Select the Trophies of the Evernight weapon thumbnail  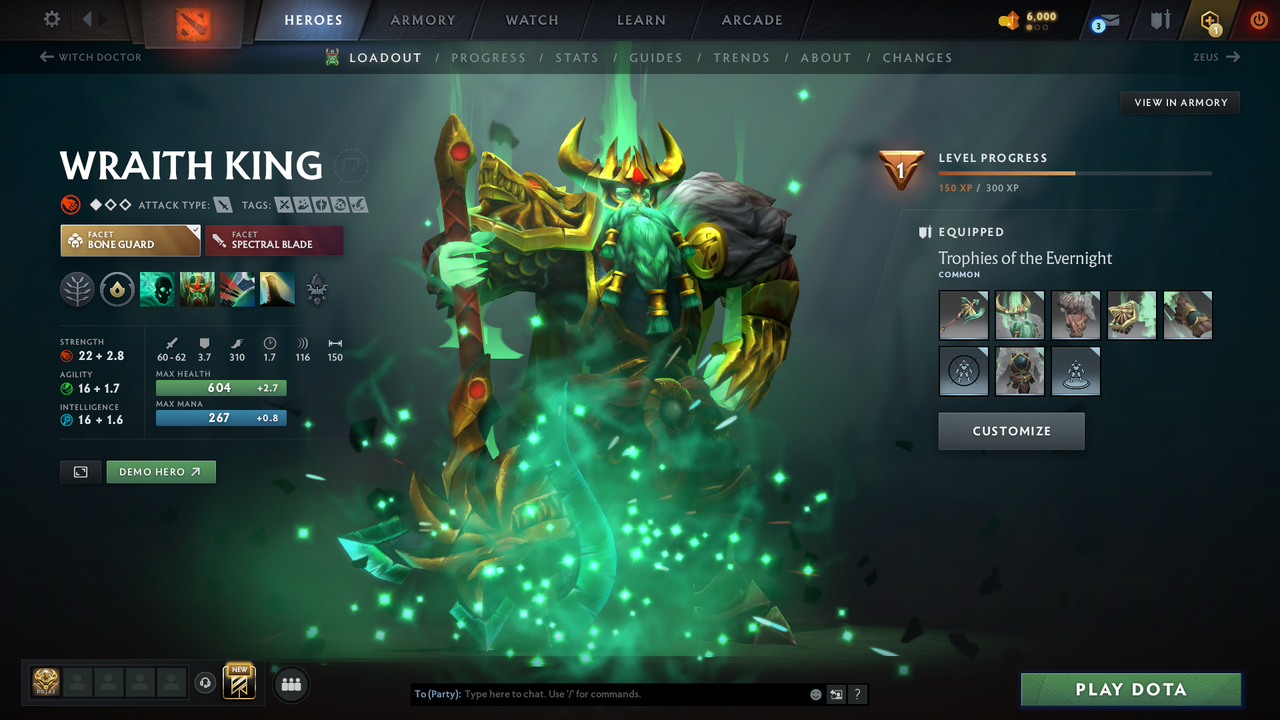pos(962,315)
